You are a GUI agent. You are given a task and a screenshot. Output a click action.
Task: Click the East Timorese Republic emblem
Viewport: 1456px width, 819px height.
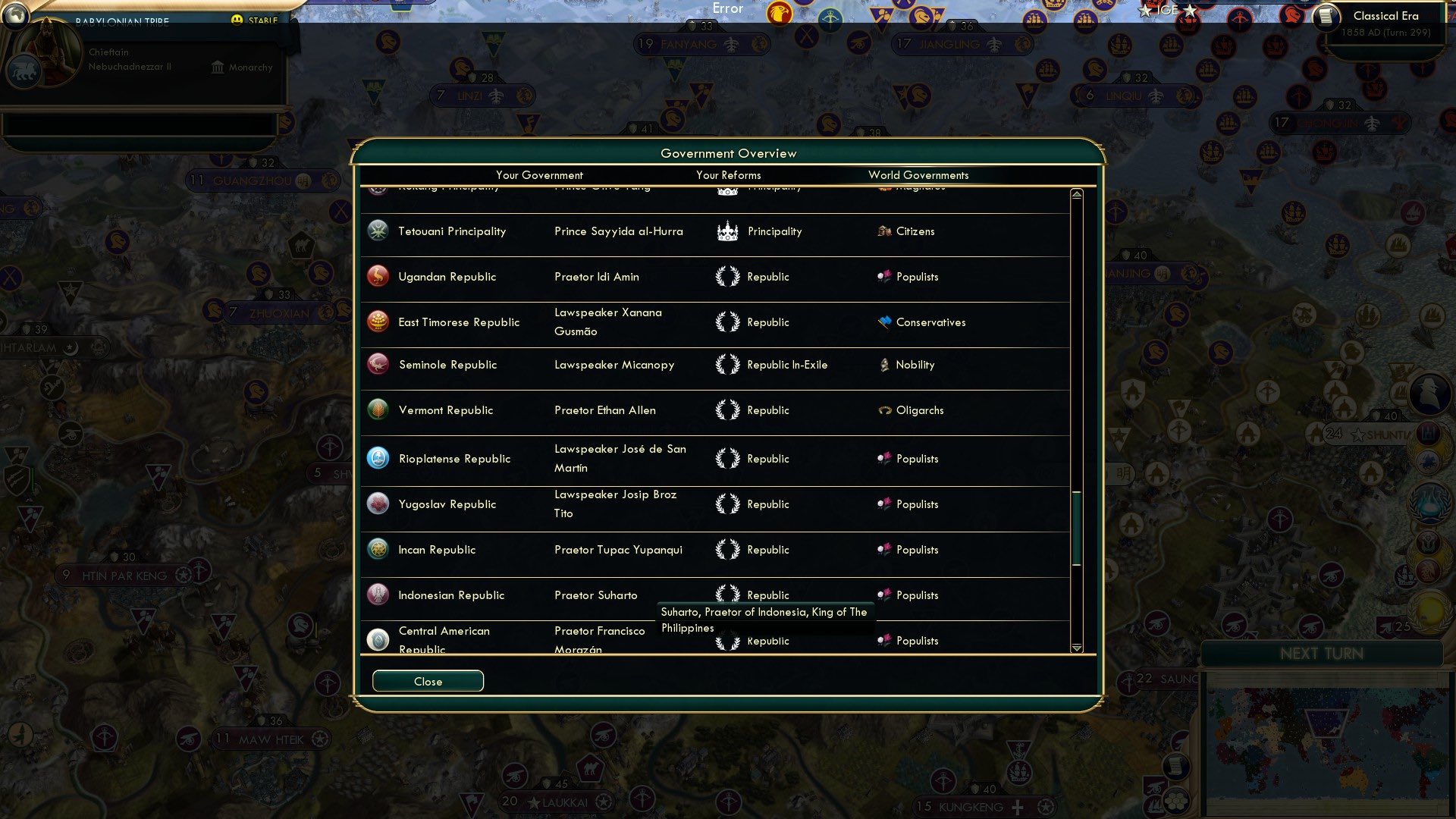point(378,322)
